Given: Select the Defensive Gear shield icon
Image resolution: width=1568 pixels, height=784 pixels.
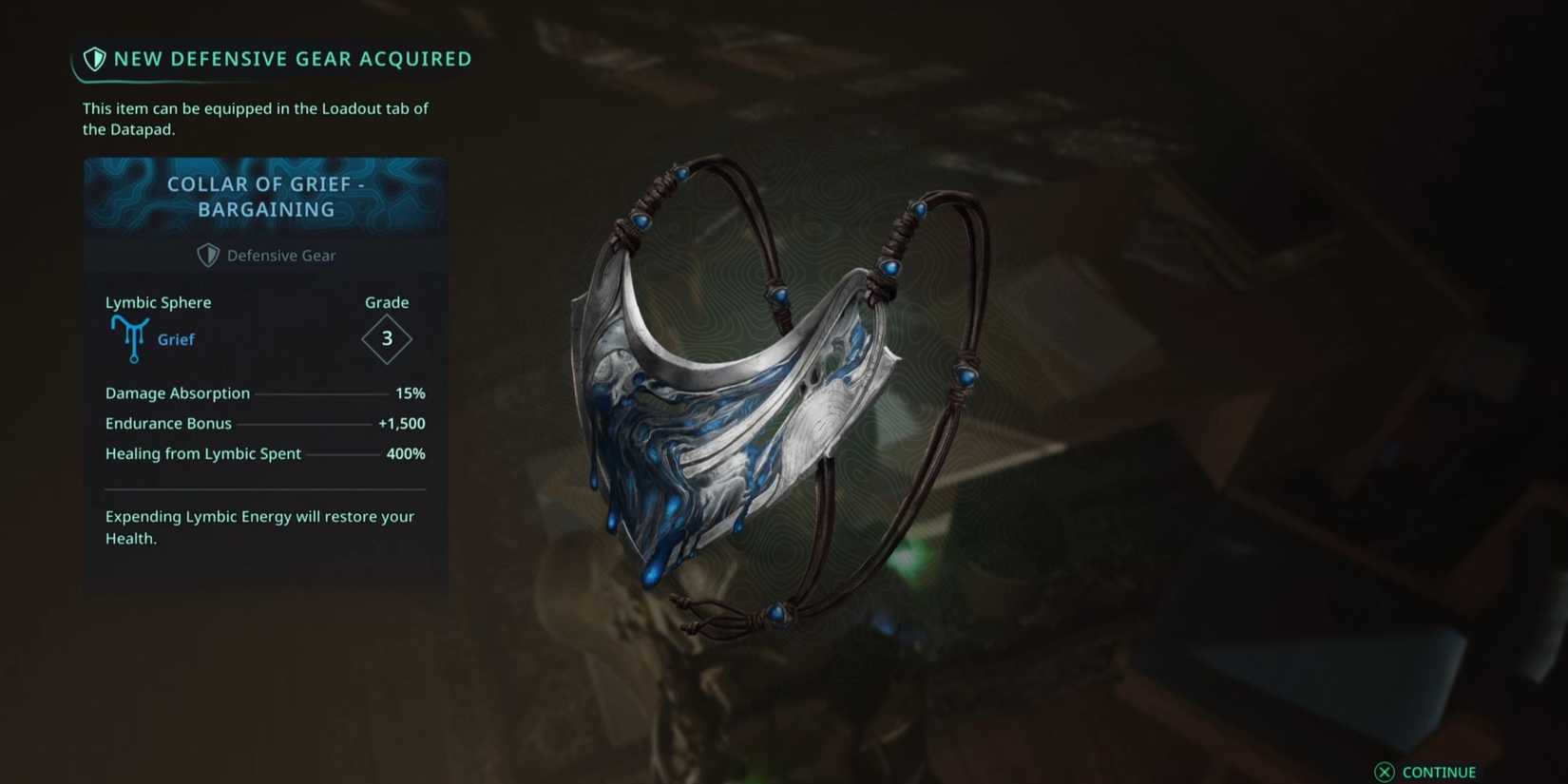Looking at the screenshot, I should click(x=209, y=255).
